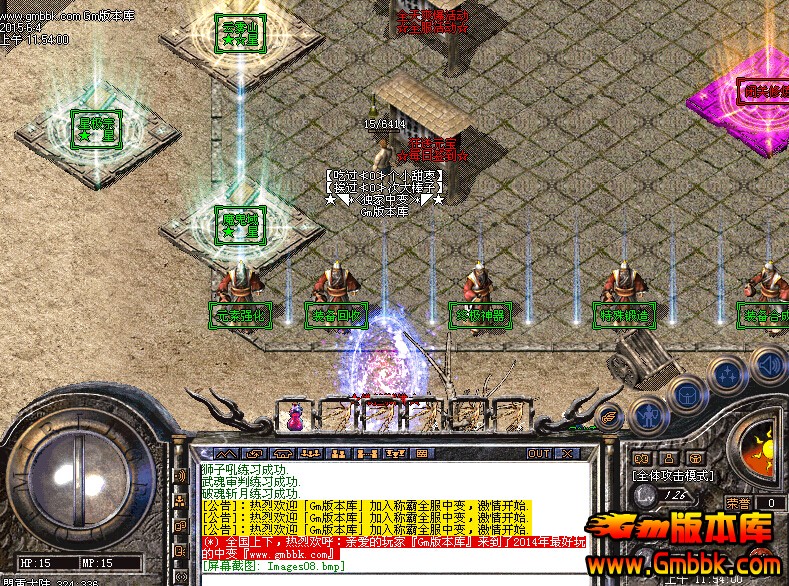Screen dimensions: 789x586
Task: Open the skills button with four stars
Action: [x=728, y=375]
